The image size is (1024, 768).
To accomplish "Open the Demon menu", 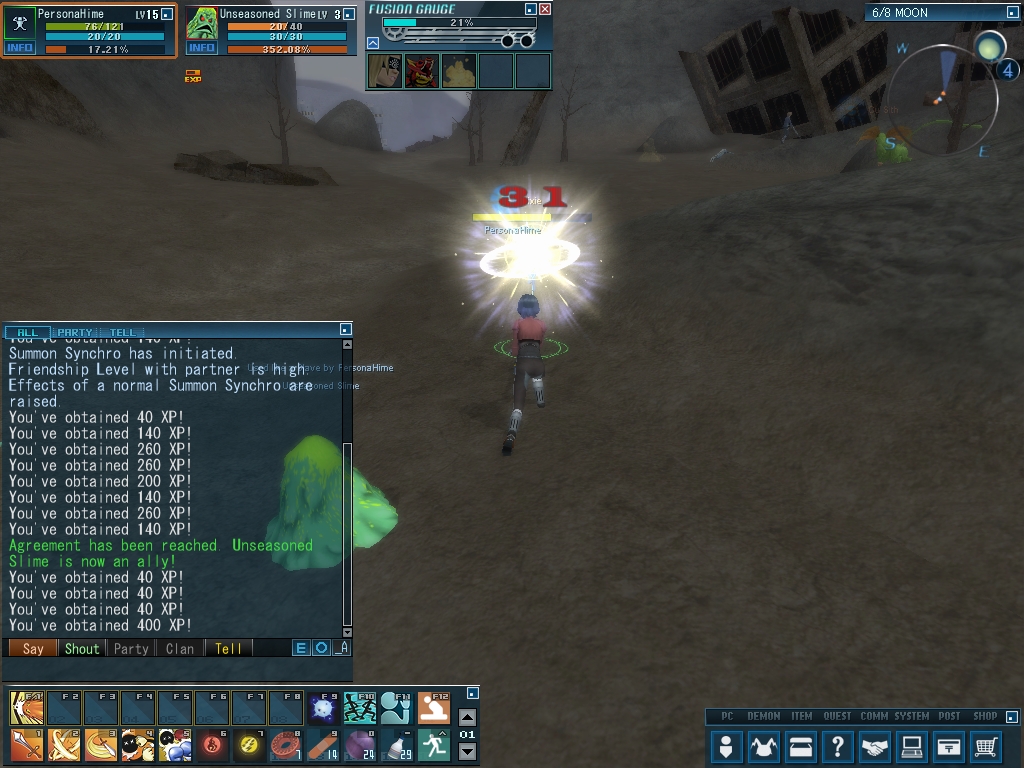I will (x=764, y=746).
